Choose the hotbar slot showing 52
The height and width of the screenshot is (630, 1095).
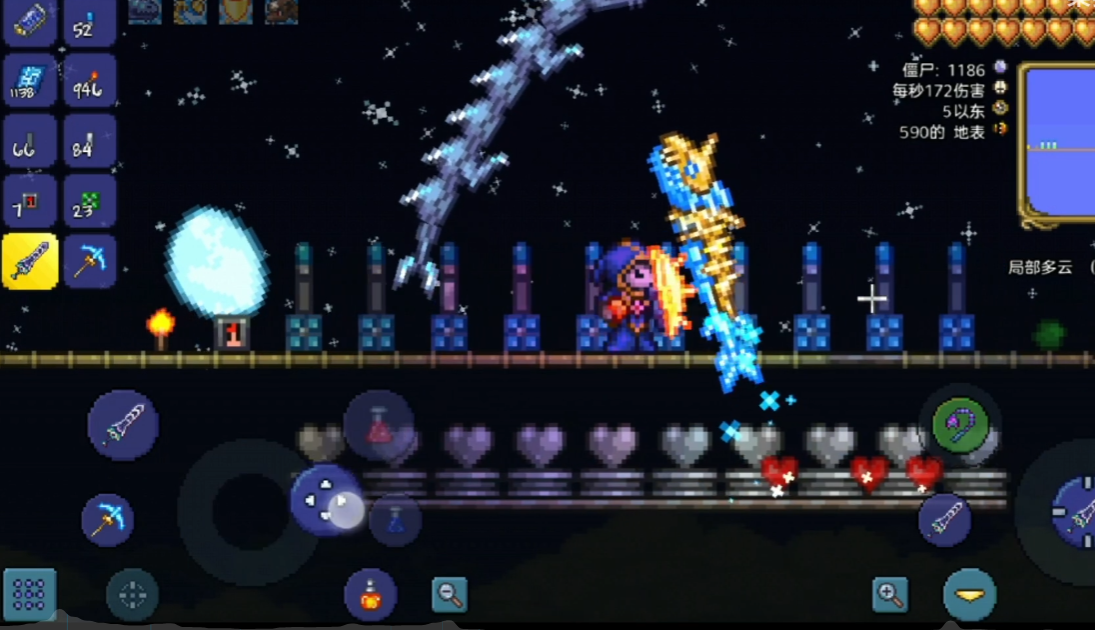pos(90,22)
